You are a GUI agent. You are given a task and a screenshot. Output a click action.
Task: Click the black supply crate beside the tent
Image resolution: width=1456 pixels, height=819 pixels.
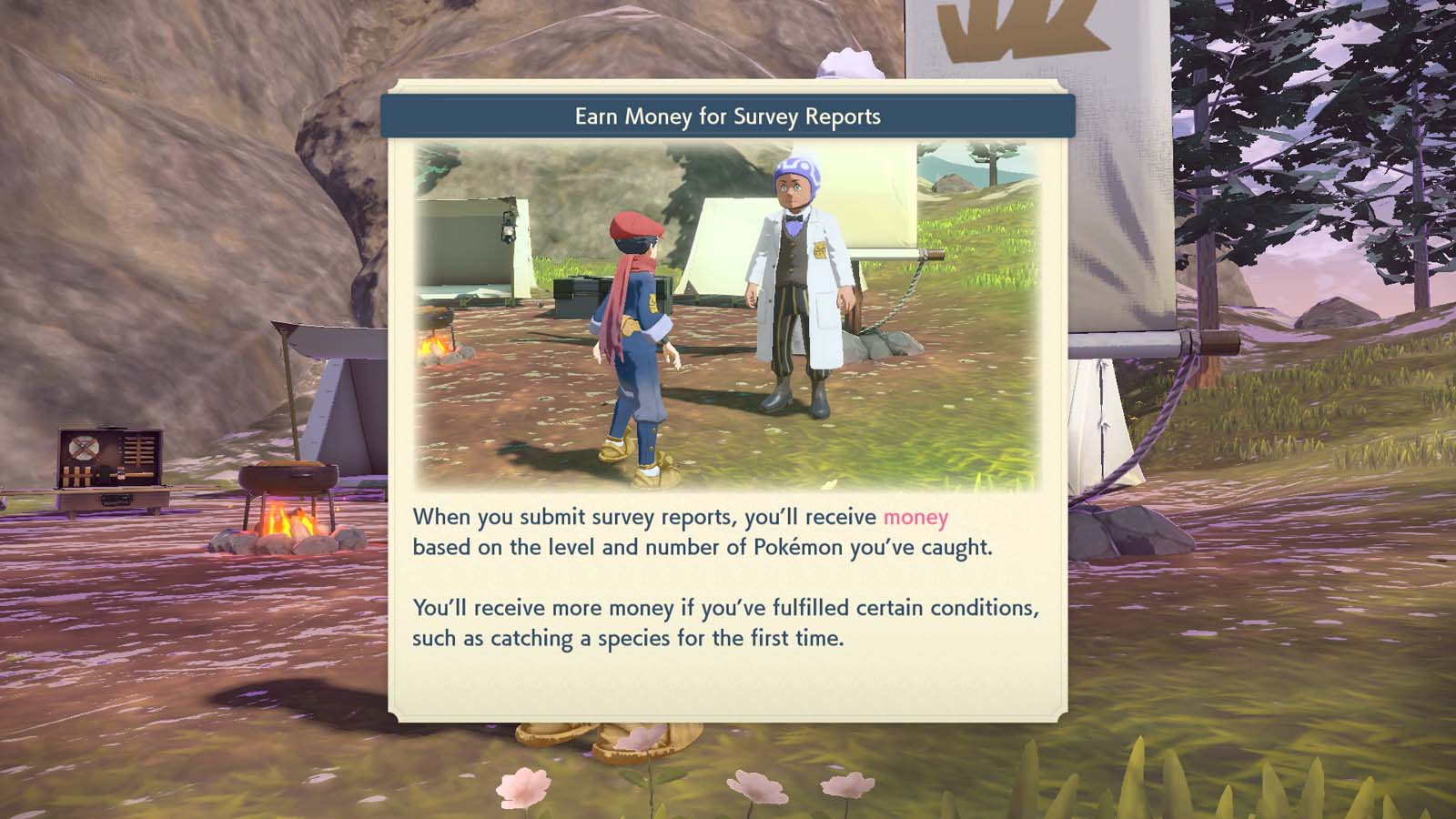575,296
